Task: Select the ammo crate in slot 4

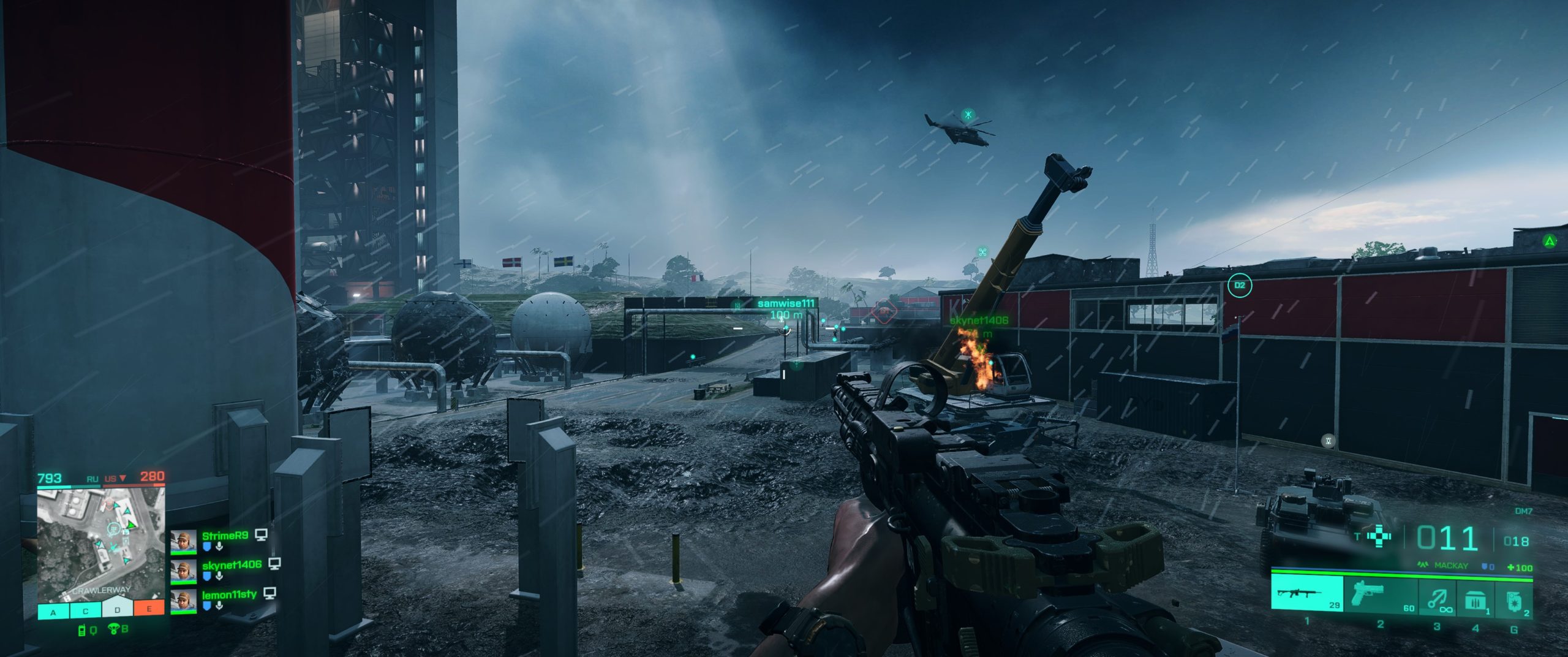Action: coord(1476,598)
